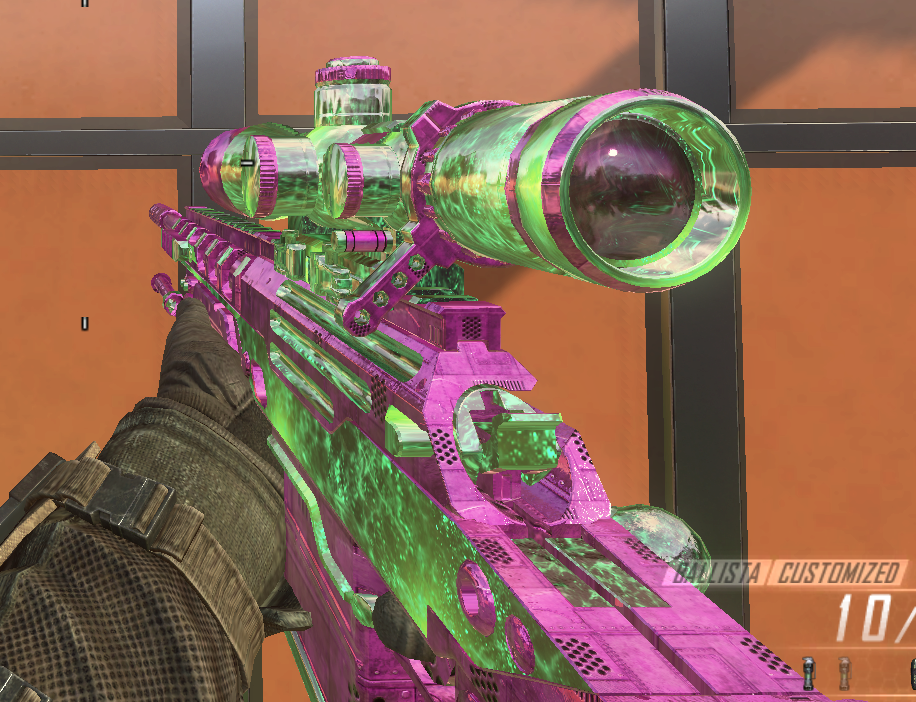The width and height of the screenshot is (916, 702).
Task: Click the Ballista weapon name label
Action: pos(718,573)
